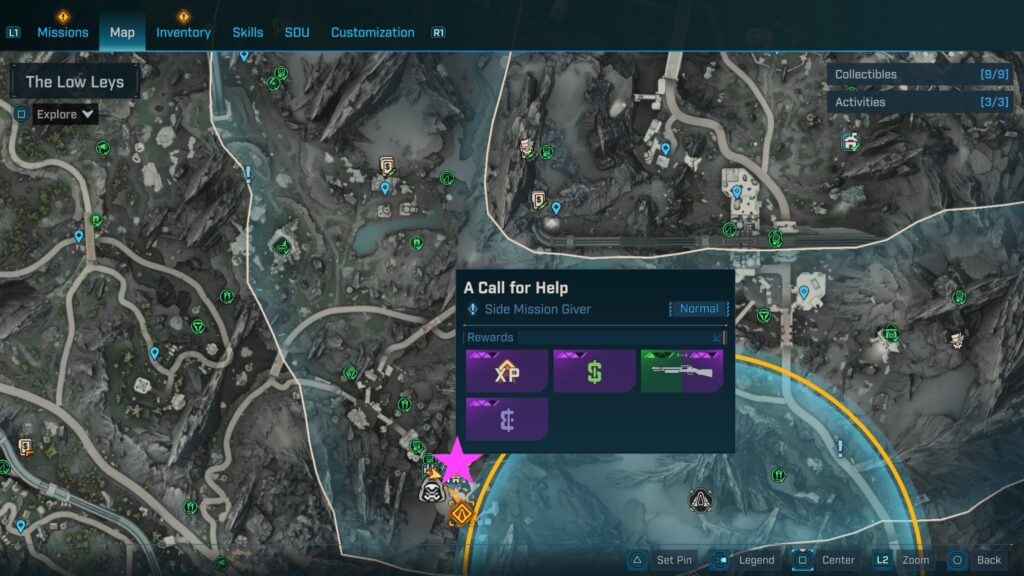Select the Skills tab
The width and height of the screenshot is (1024, 576).
tap(248, 32)
